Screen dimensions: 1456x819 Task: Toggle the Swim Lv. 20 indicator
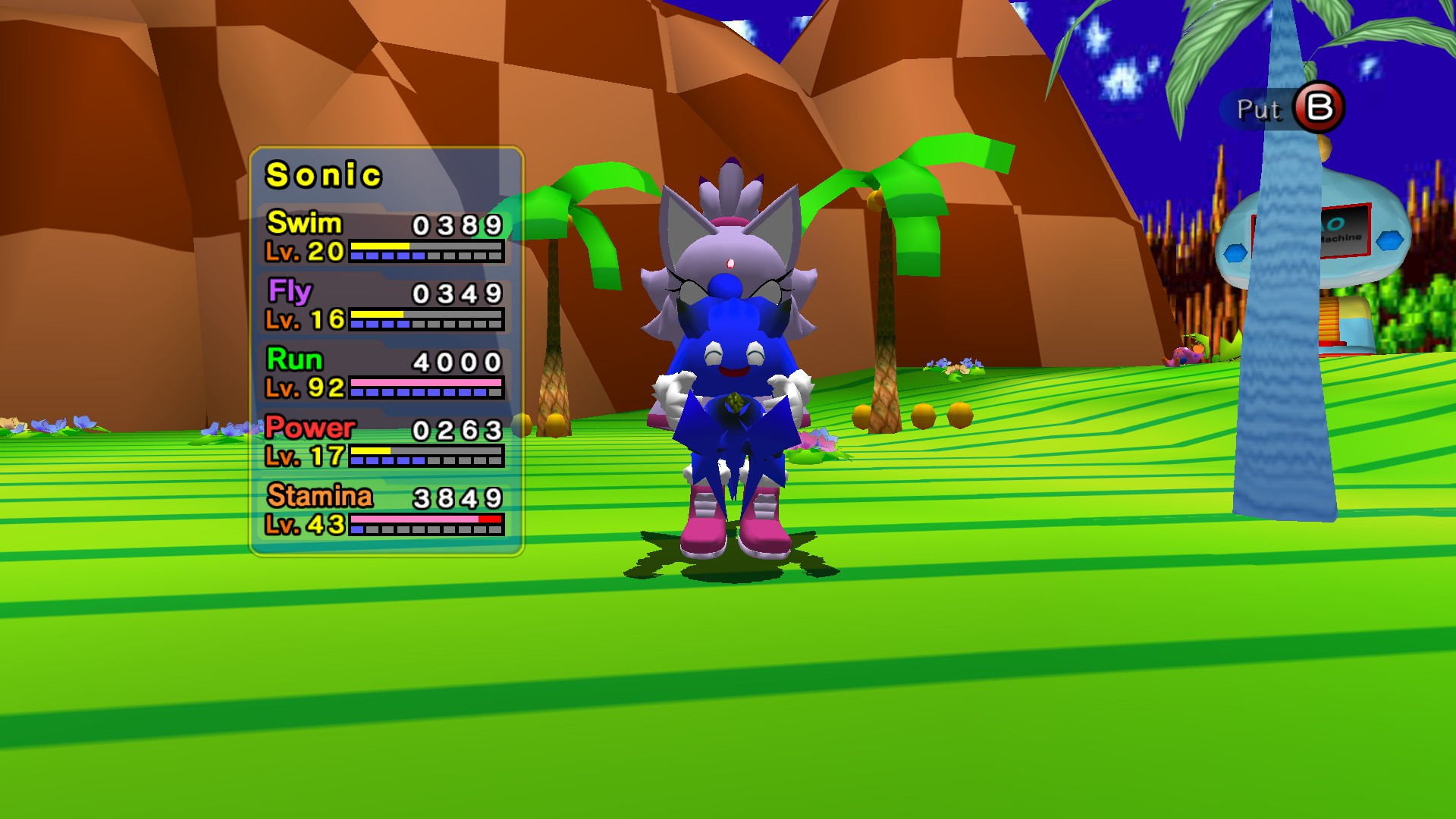coord(303,250)
